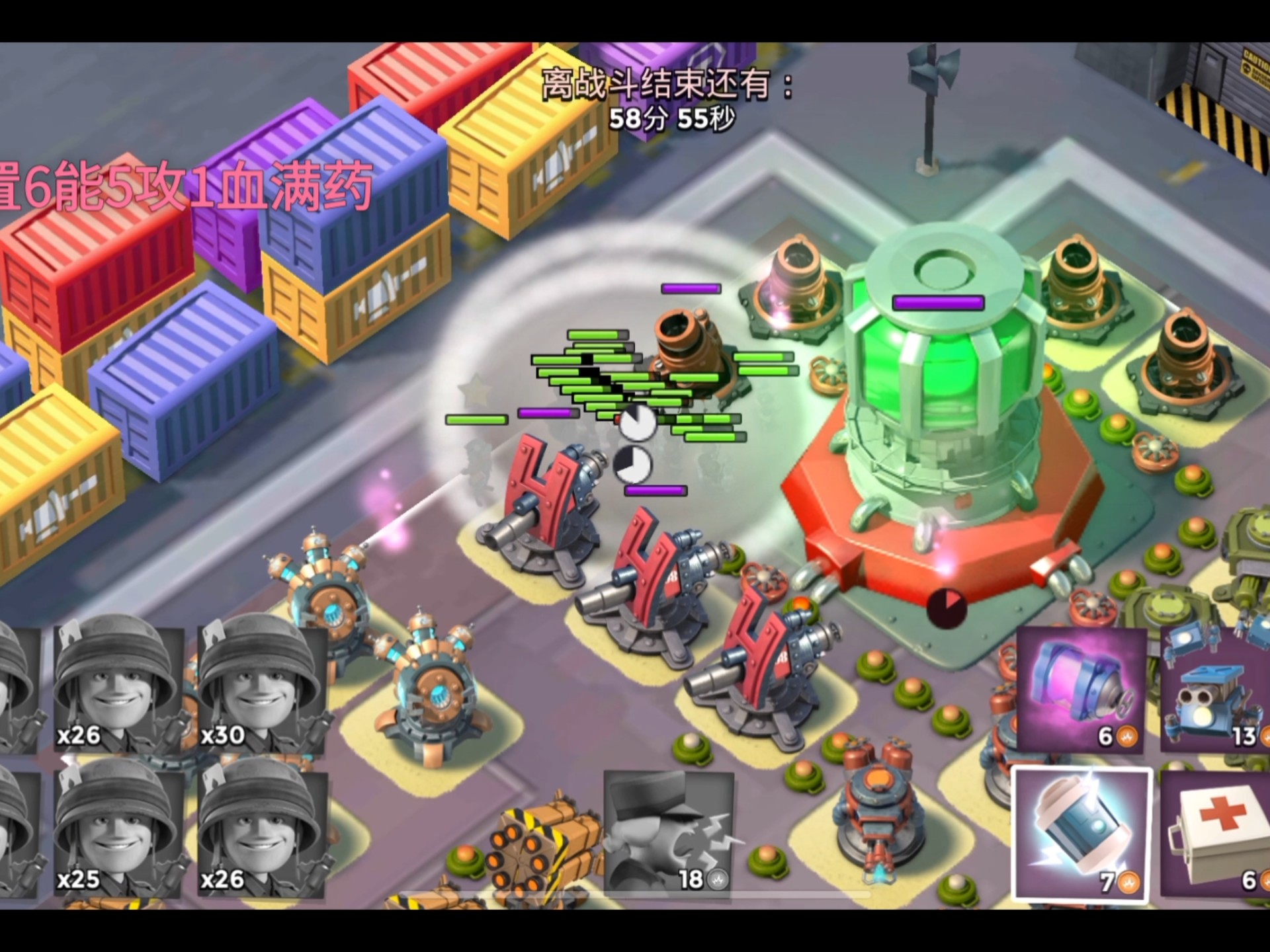Image resolution: width=1270 pixels, height=952 pixels.
Task: Use the medkit ability
Action: [1216, 834]
